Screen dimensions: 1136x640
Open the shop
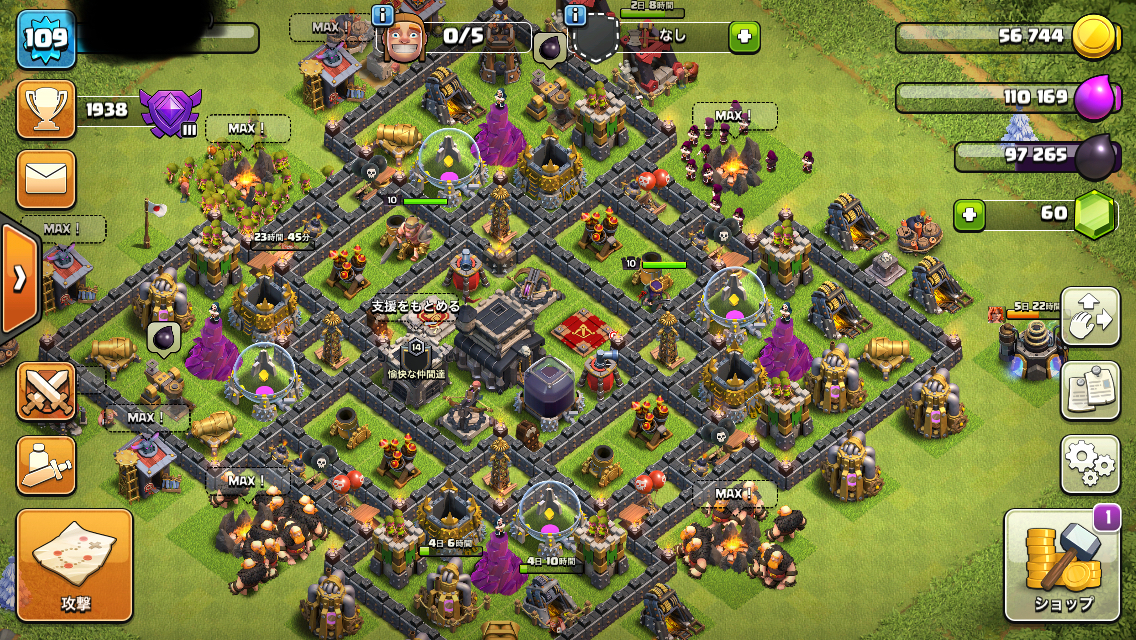tap(1062, 565)
